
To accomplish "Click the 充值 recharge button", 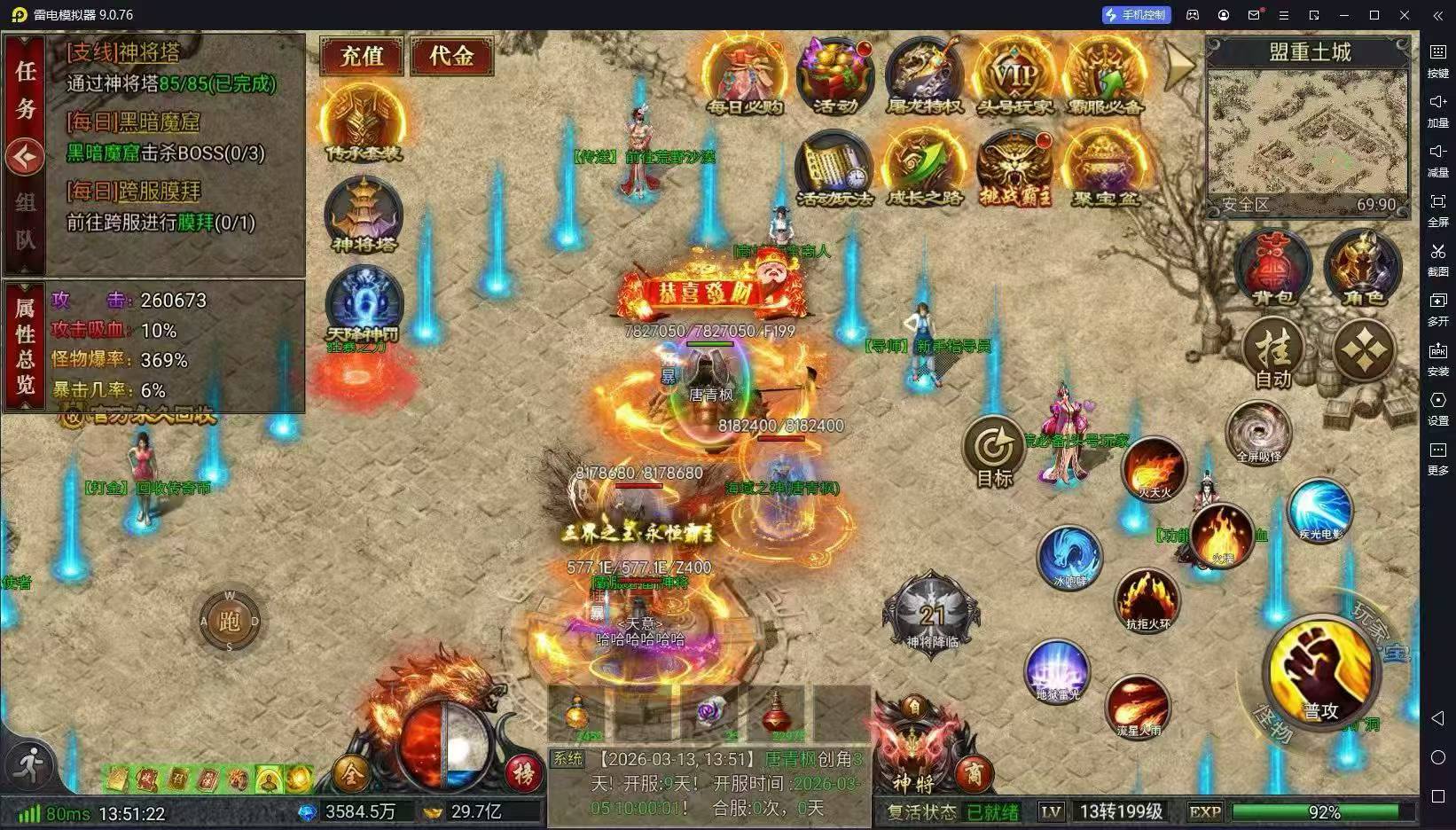I will point(361,56).
